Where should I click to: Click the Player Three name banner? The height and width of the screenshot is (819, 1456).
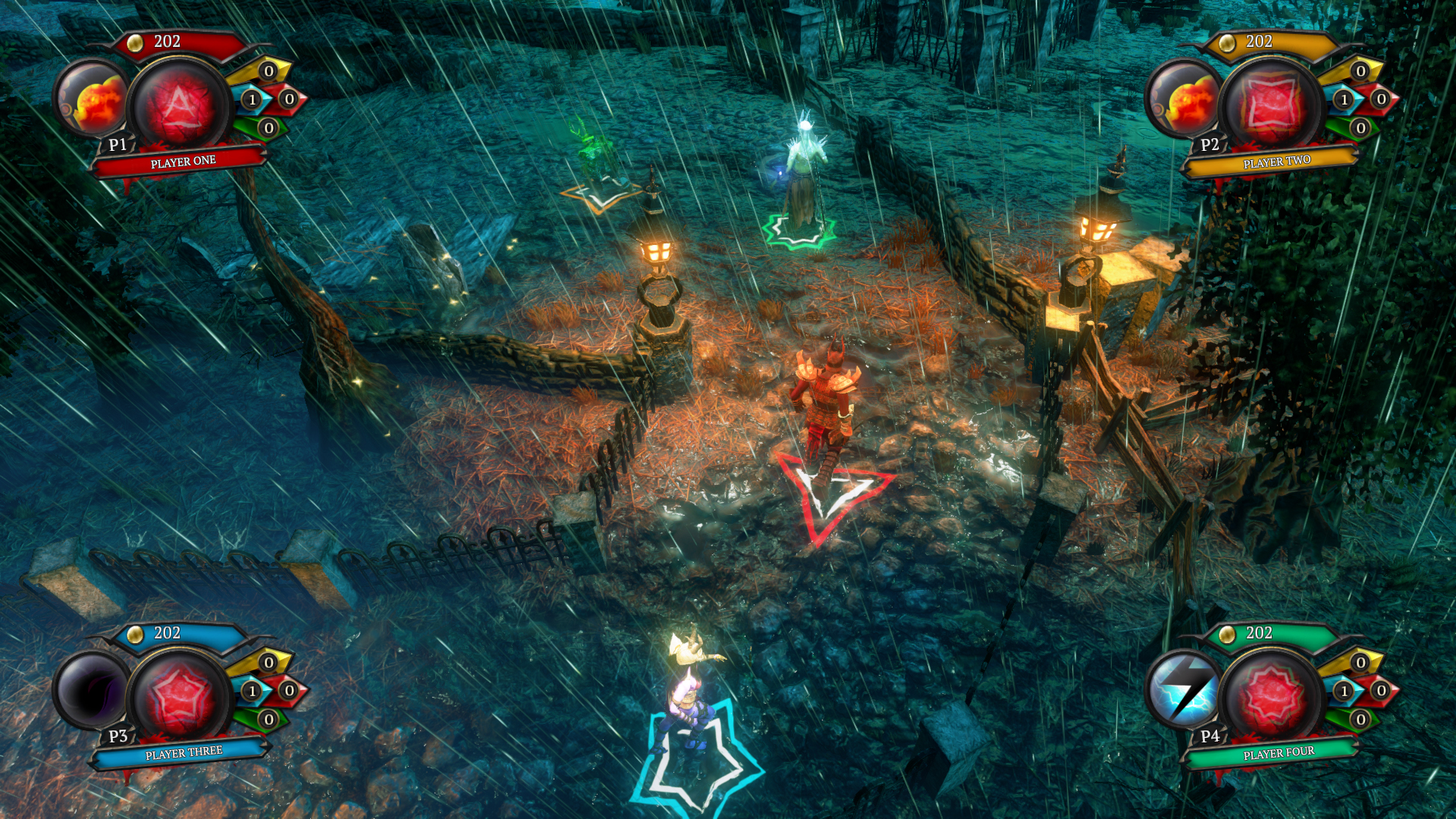[x=183, y=753]
